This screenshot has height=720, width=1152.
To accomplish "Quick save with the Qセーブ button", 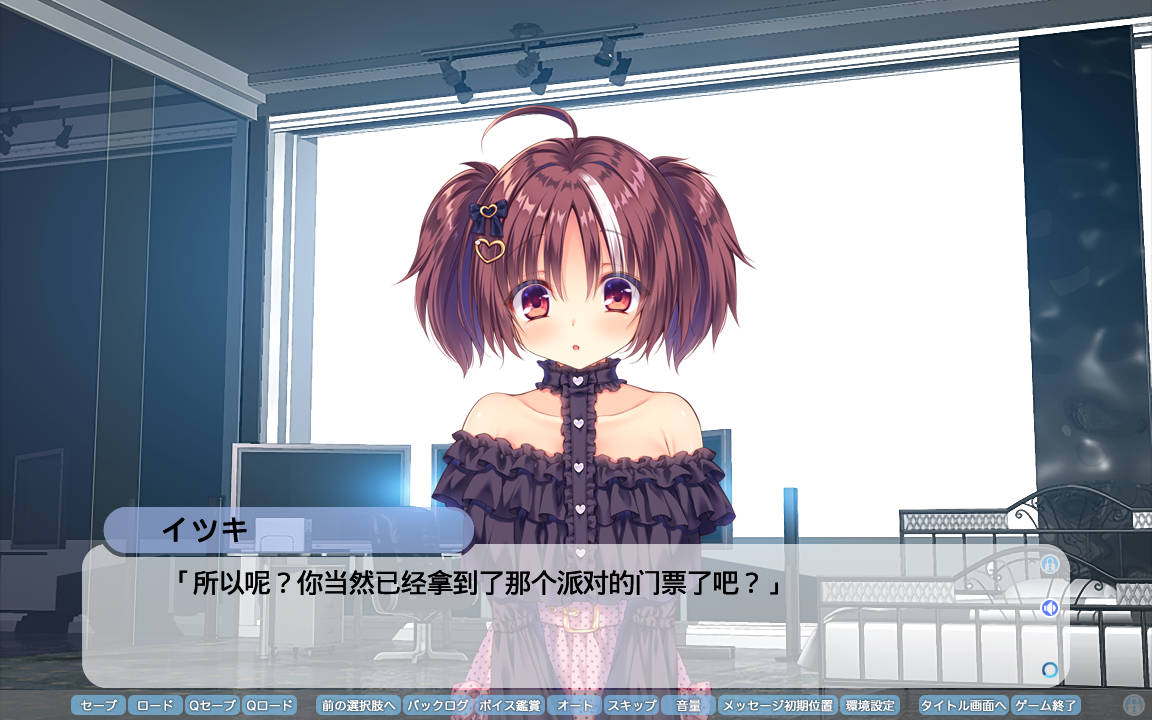I will click(x=212, y=705).
